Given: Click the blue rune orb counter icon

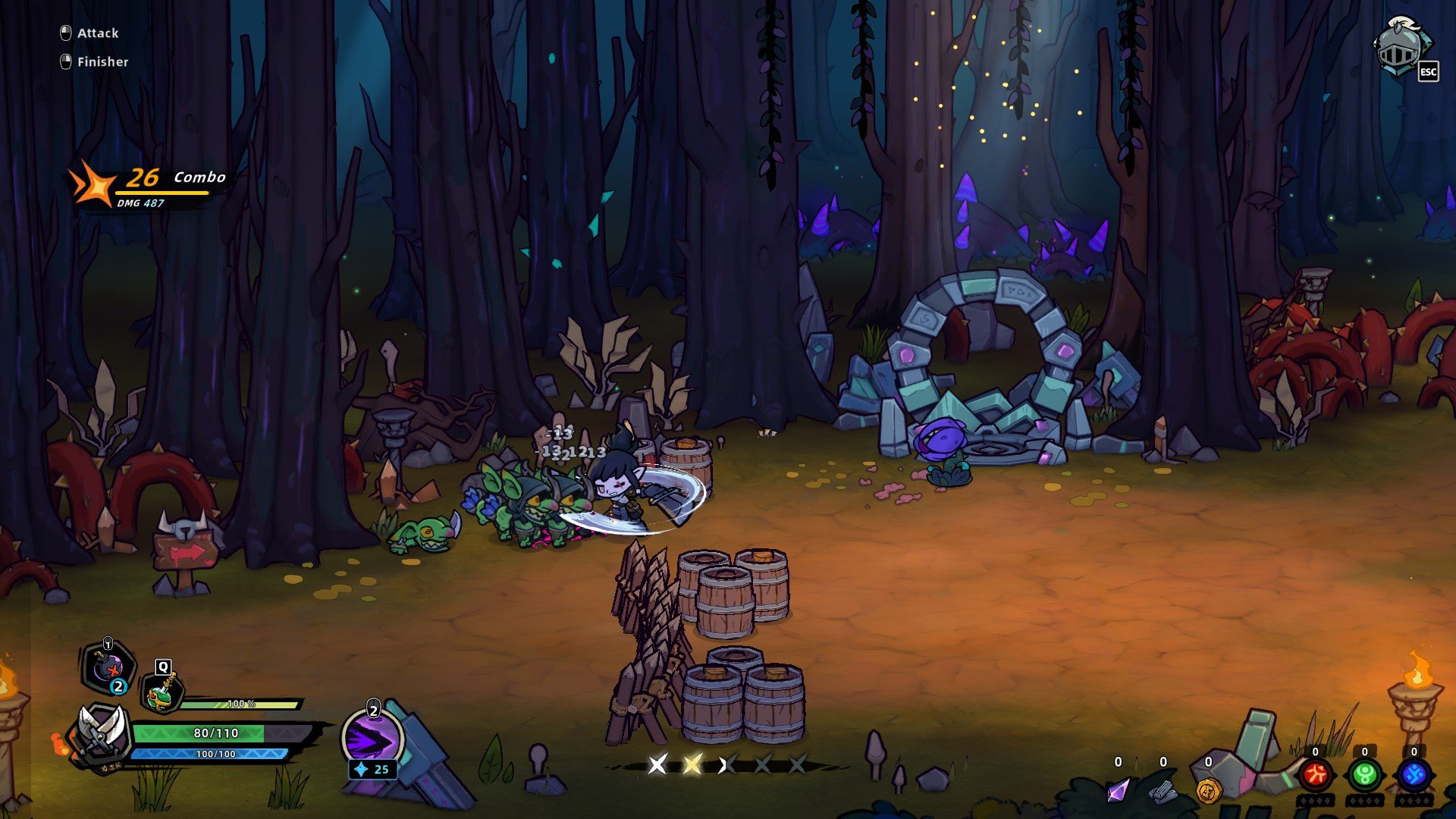Looking at the screenshot, I should 1415,775.
